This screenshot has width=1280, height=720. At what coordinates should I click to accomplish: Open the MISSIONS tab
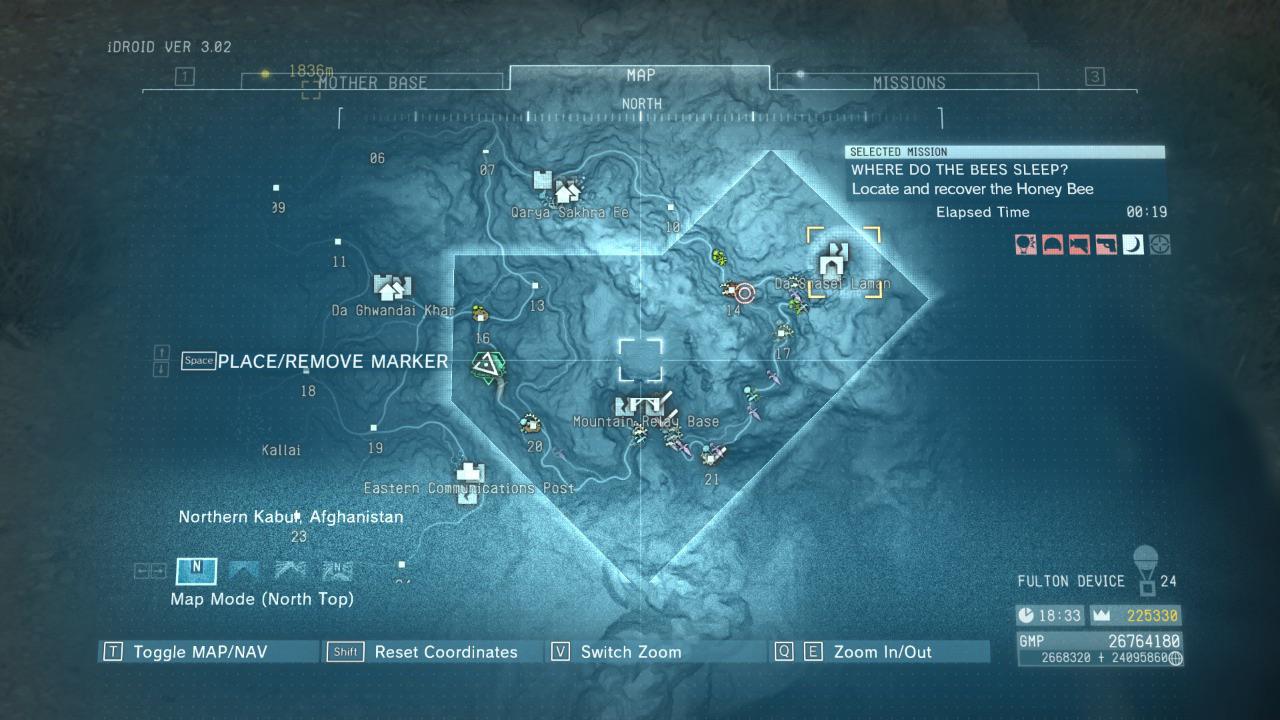[911, 82]
